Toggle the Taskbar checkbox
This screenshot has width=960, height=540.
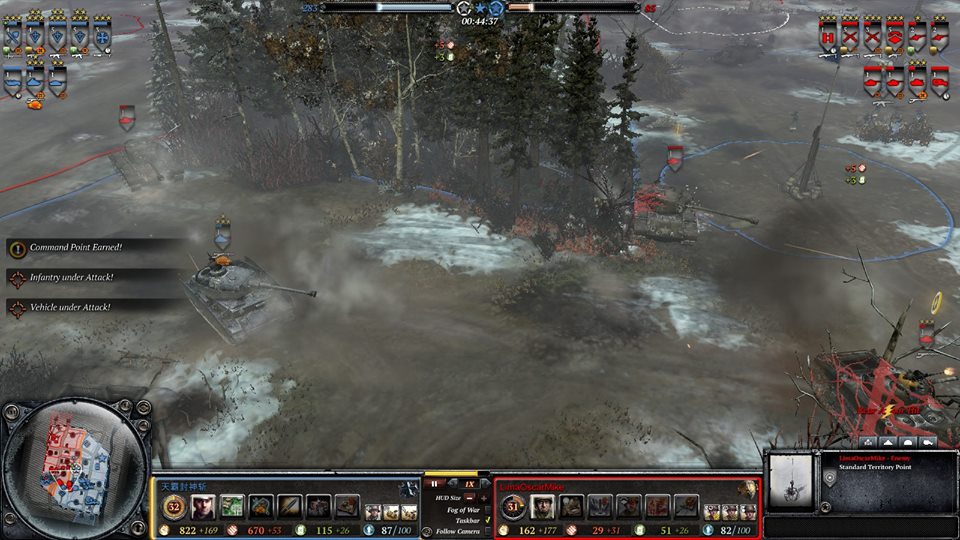(486, 520)
